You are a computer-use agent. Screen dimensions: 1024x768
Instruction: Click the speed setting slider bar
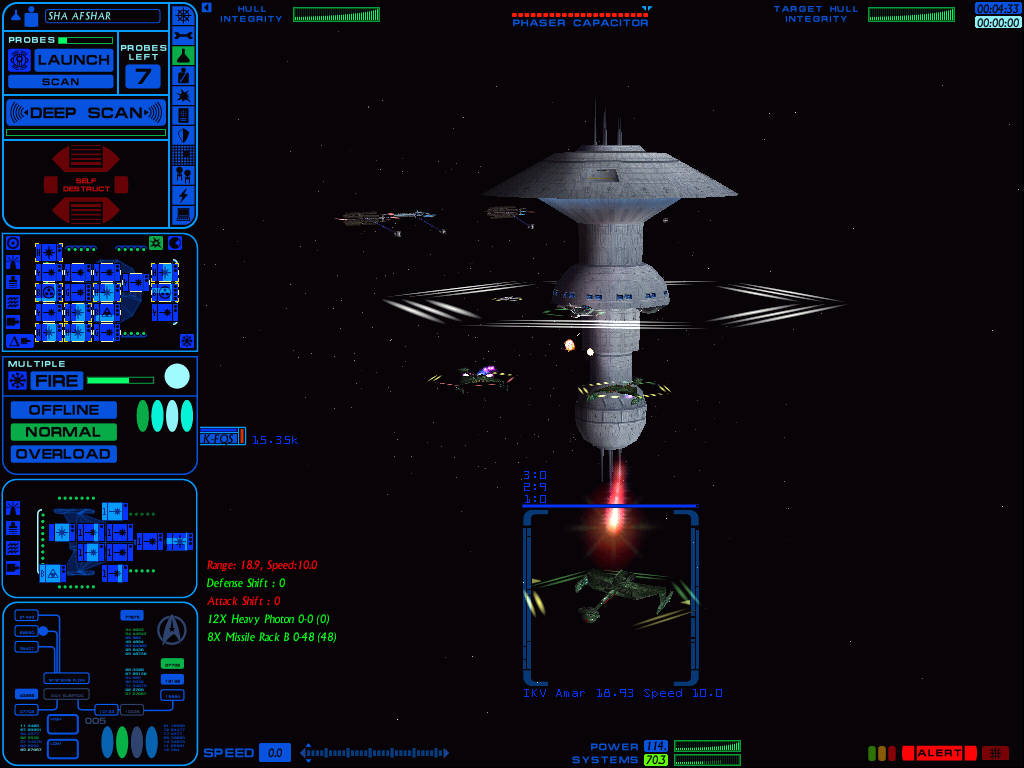point(375,753)
